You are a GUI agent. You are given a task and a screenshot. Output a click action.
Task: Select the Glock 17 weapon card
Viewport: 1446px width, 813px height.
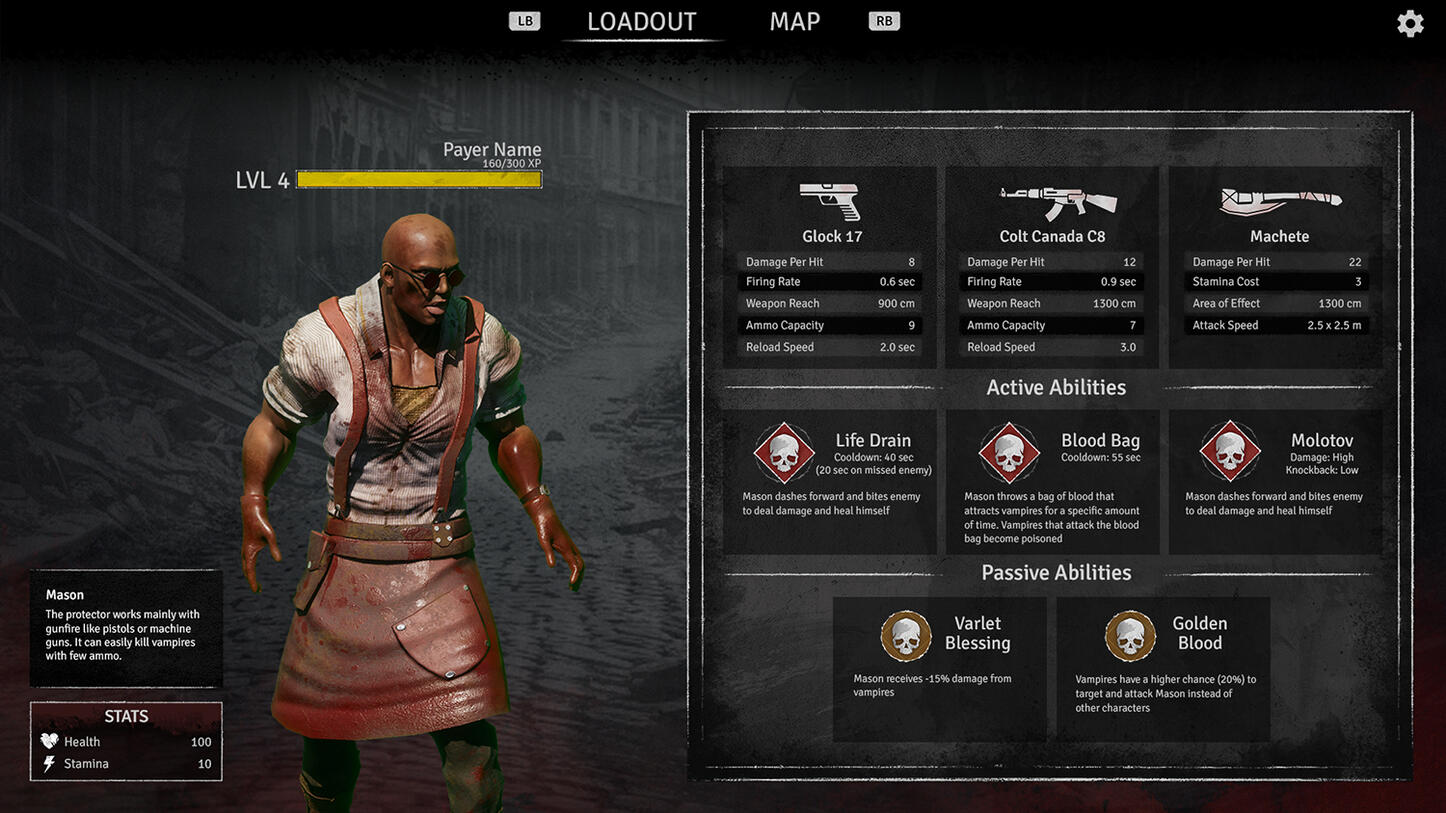(x=830, y=266)
